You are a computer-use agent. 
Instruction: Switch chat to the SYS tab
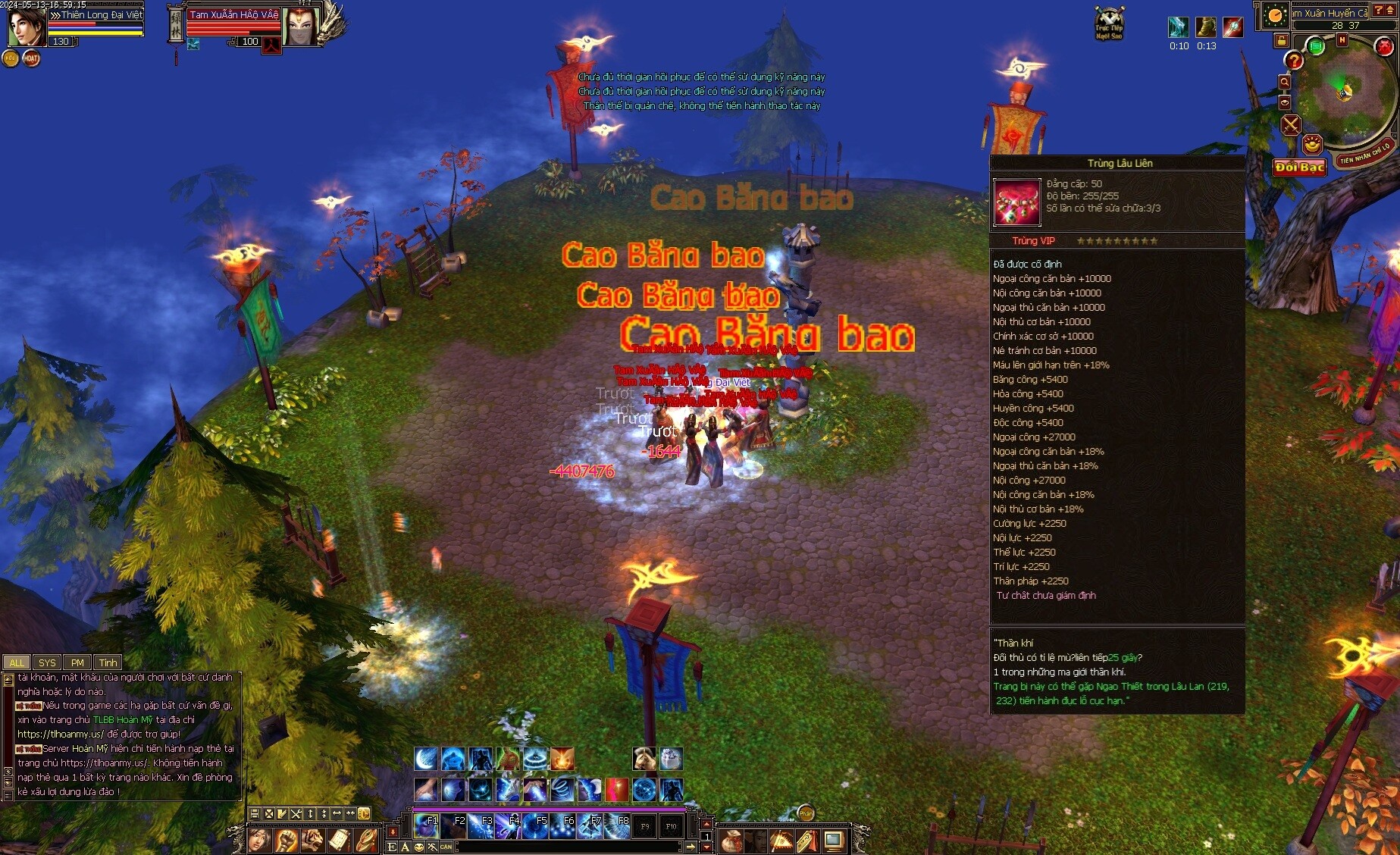coord(47,662)
